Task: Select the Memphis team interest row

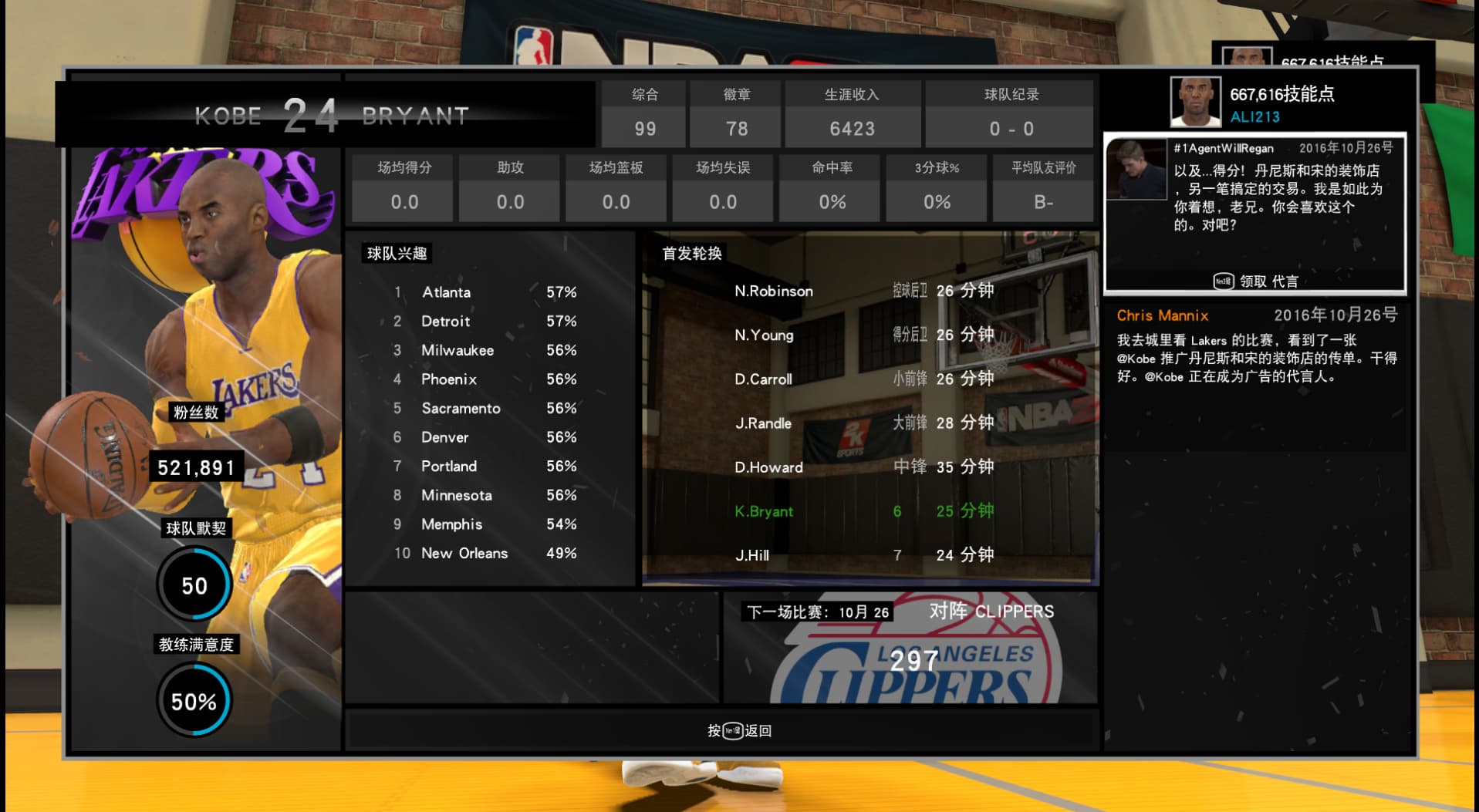Action: [x=486, y=524]
